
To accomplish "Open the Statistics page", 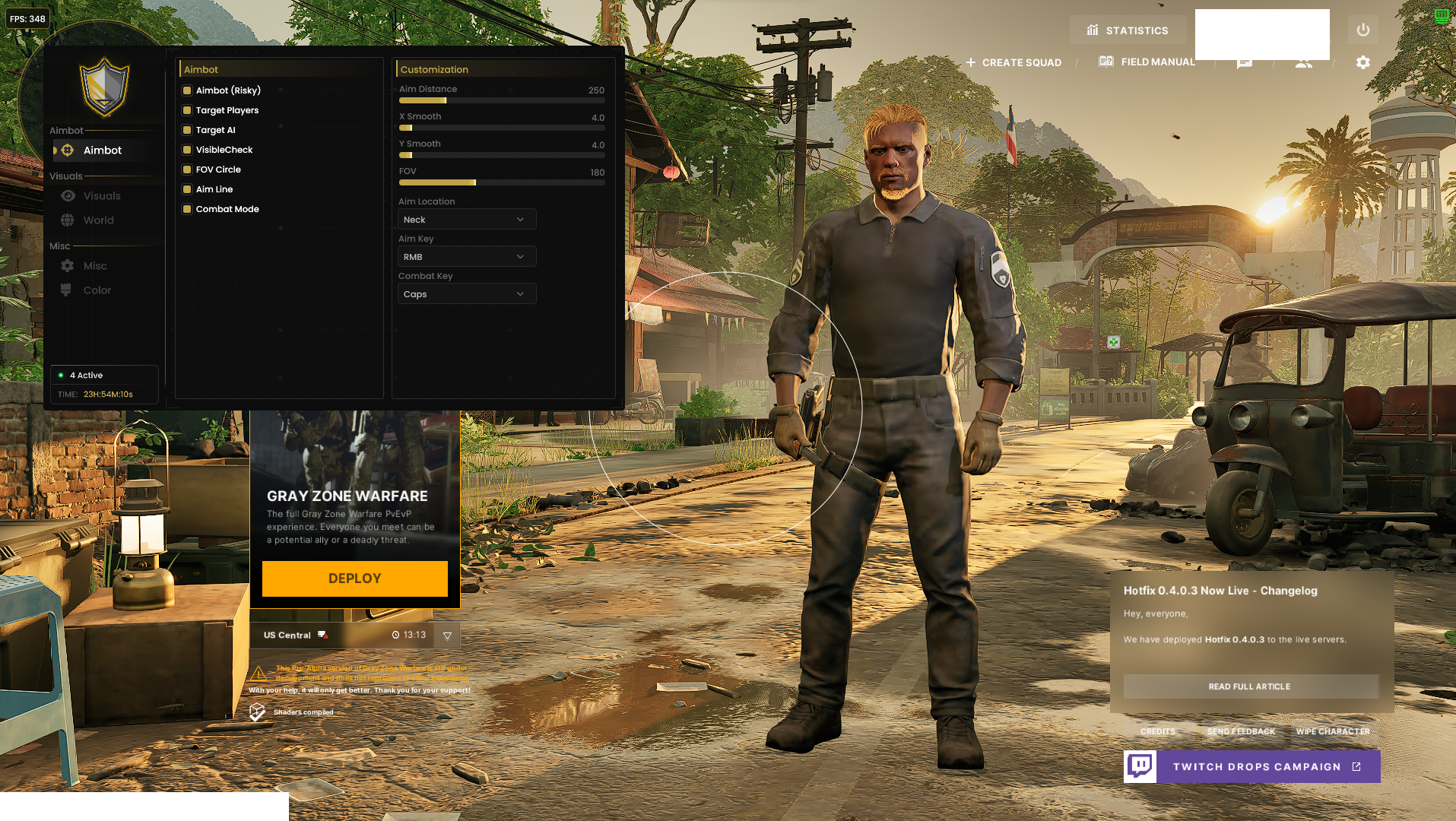I will click(1128, 30).
